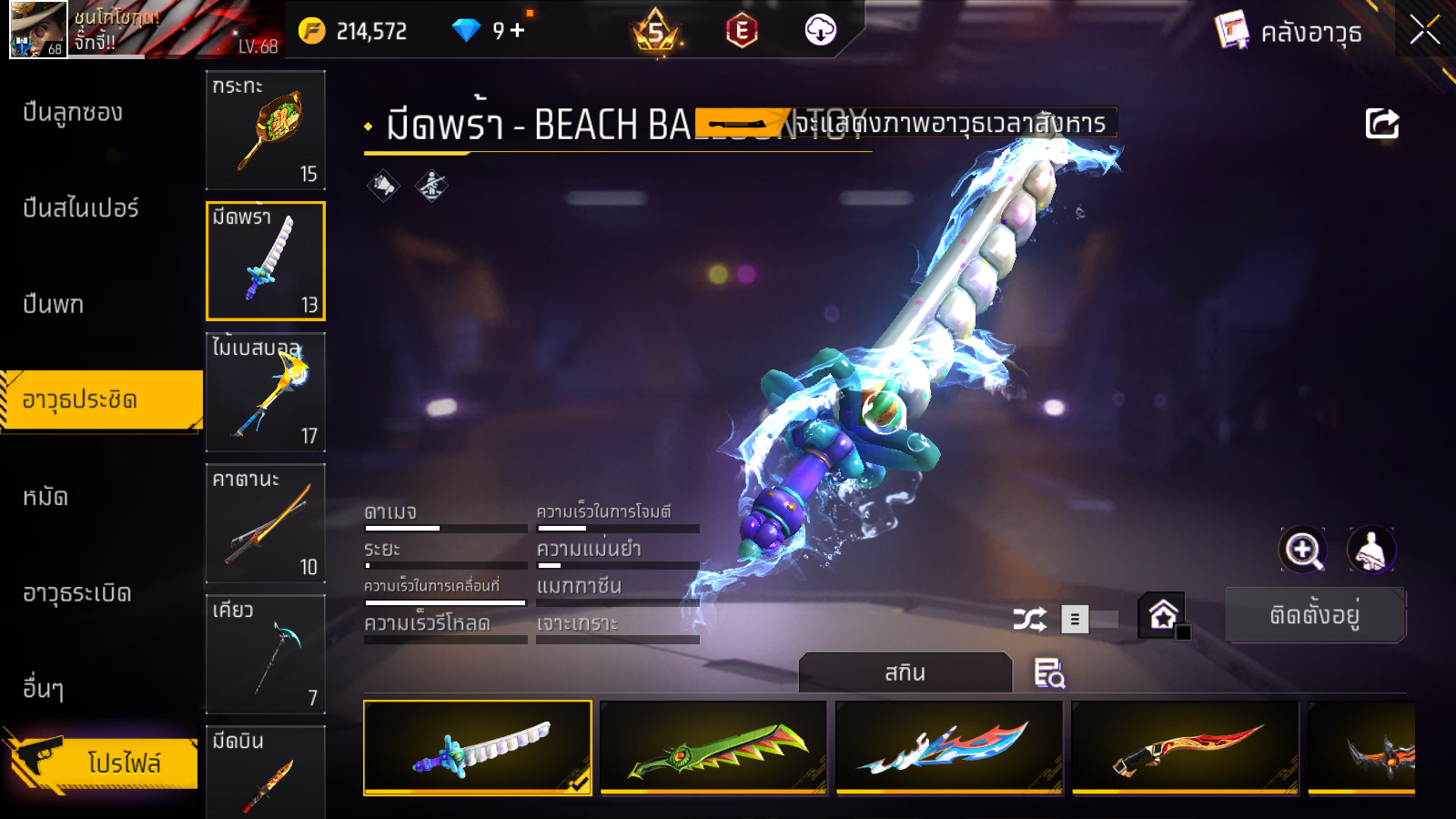Zoom in with the magnifier icon
1456x819 pixels.
pos(1303,550)
